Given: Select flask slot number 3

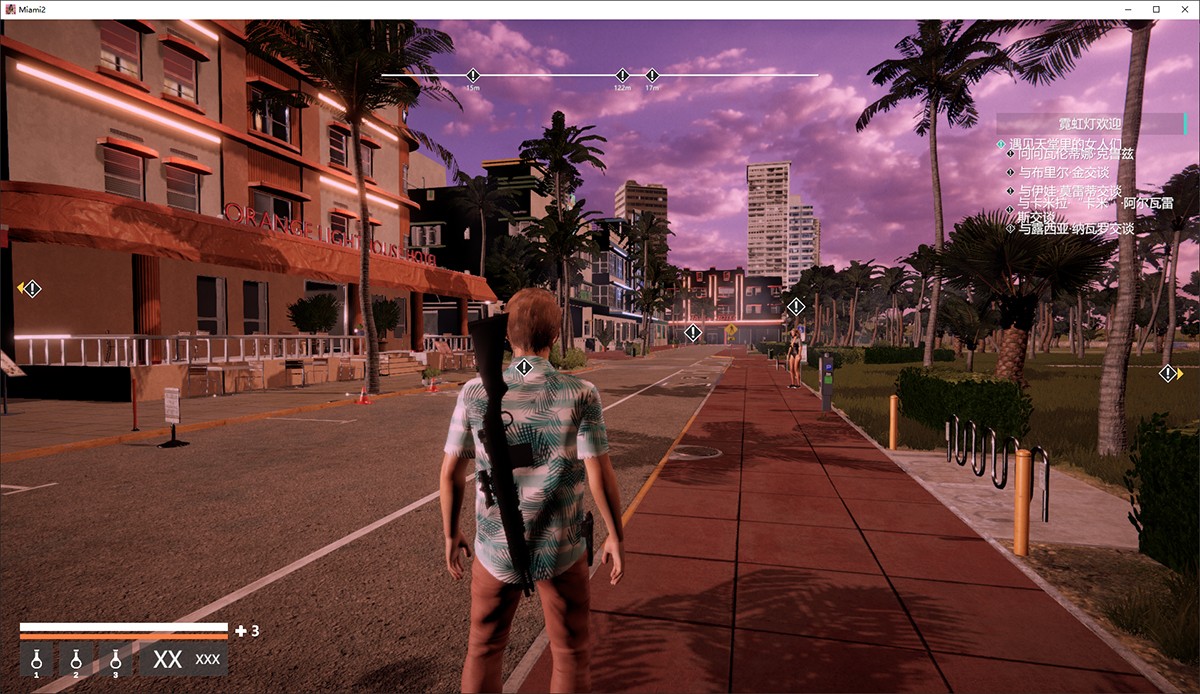Looking at the screenshot, I should point(115,660).
